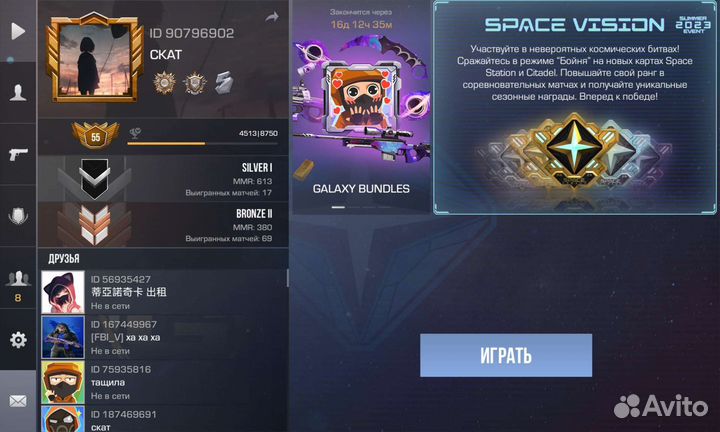Open the settings gear in the sidebar

[18, 340]
